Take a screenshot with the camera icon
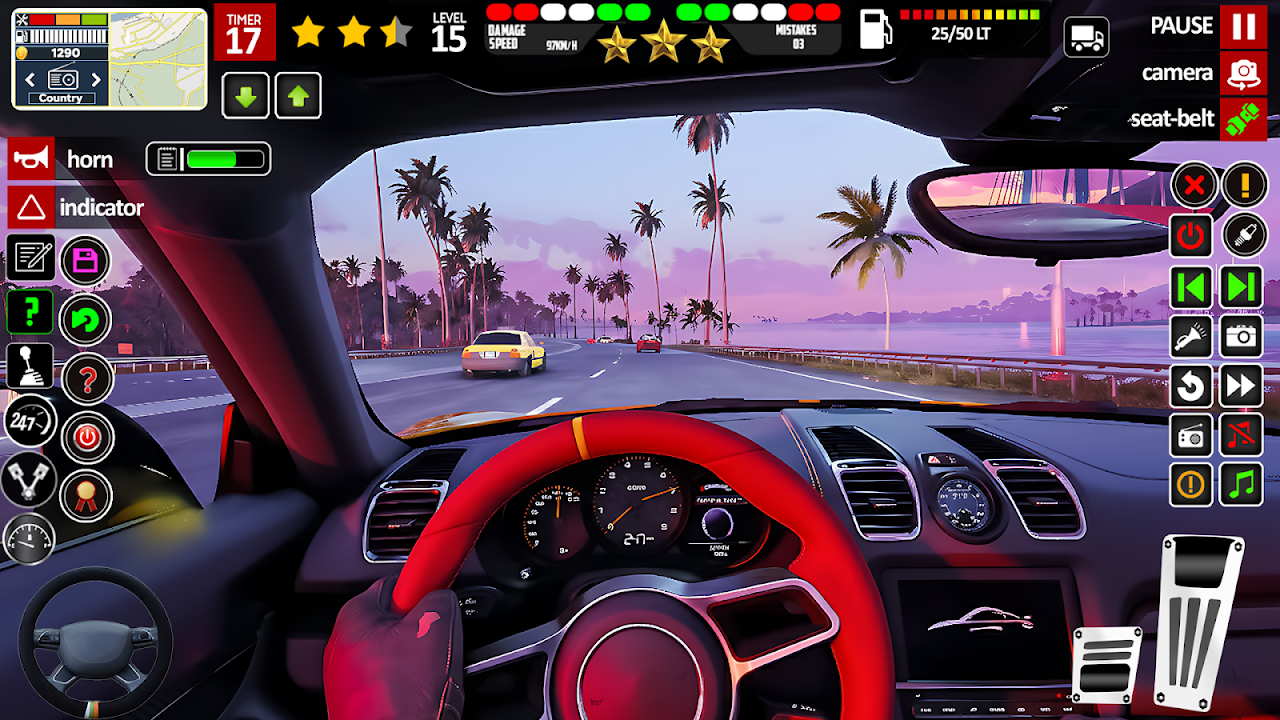Screen dimensions: 1280x720 click(1242, 338)
